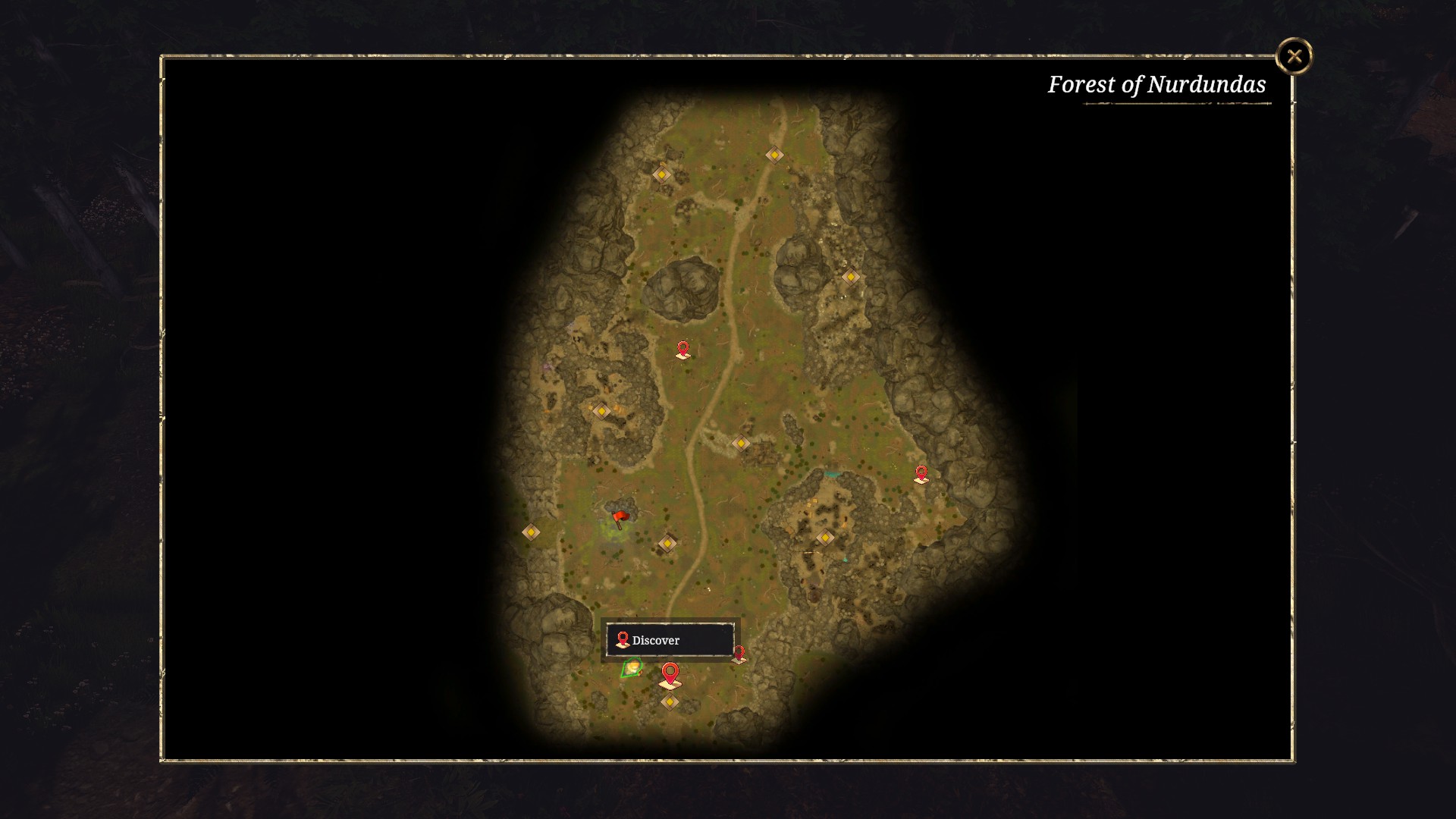Image resolution: width=1456 pixels, height=819 pixels.
Task: Click the small red pin right of the Discover menu
Action: click(740, 652)
